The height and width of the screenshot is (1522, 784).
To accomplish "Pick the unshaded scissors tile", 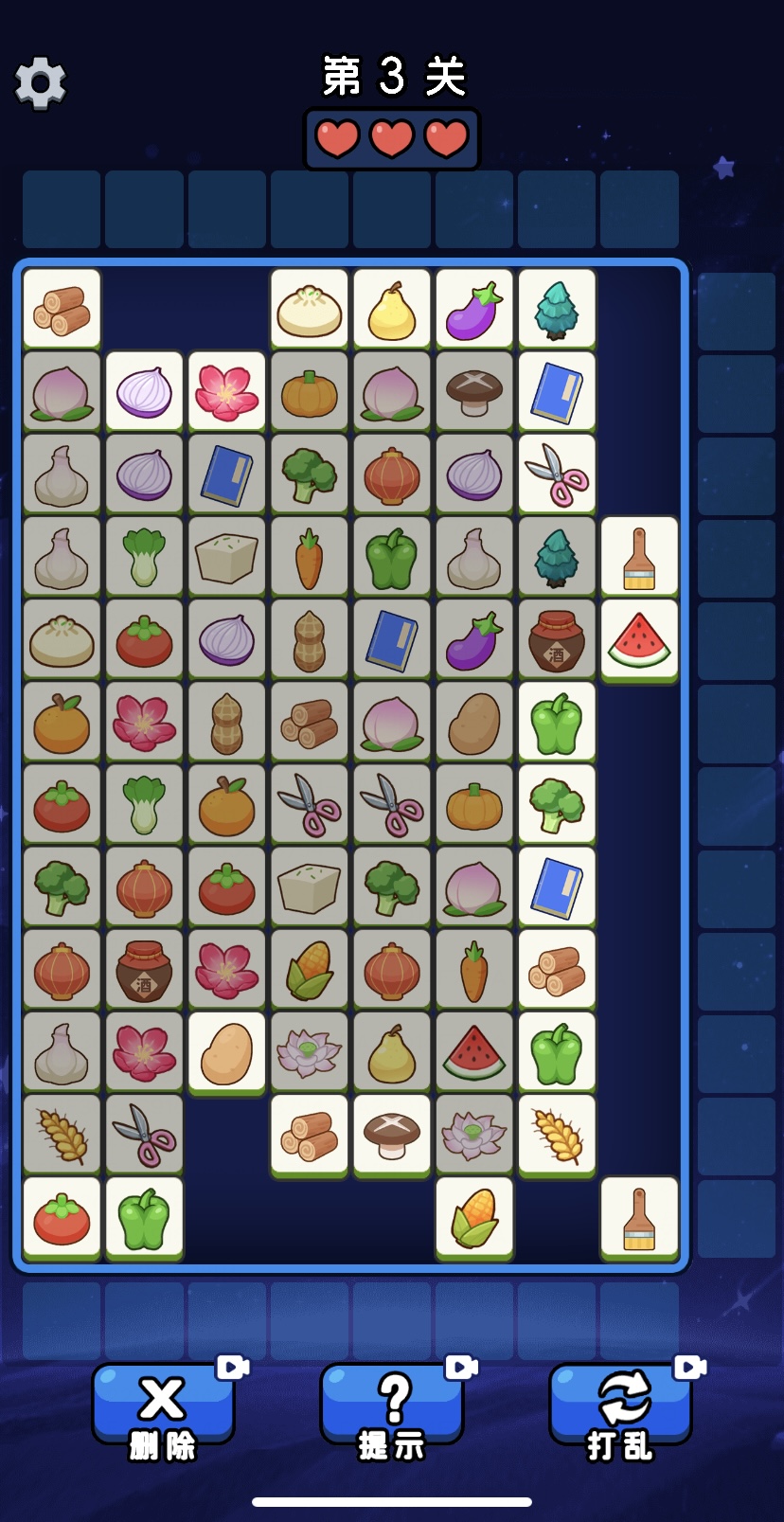I will 557,474.
